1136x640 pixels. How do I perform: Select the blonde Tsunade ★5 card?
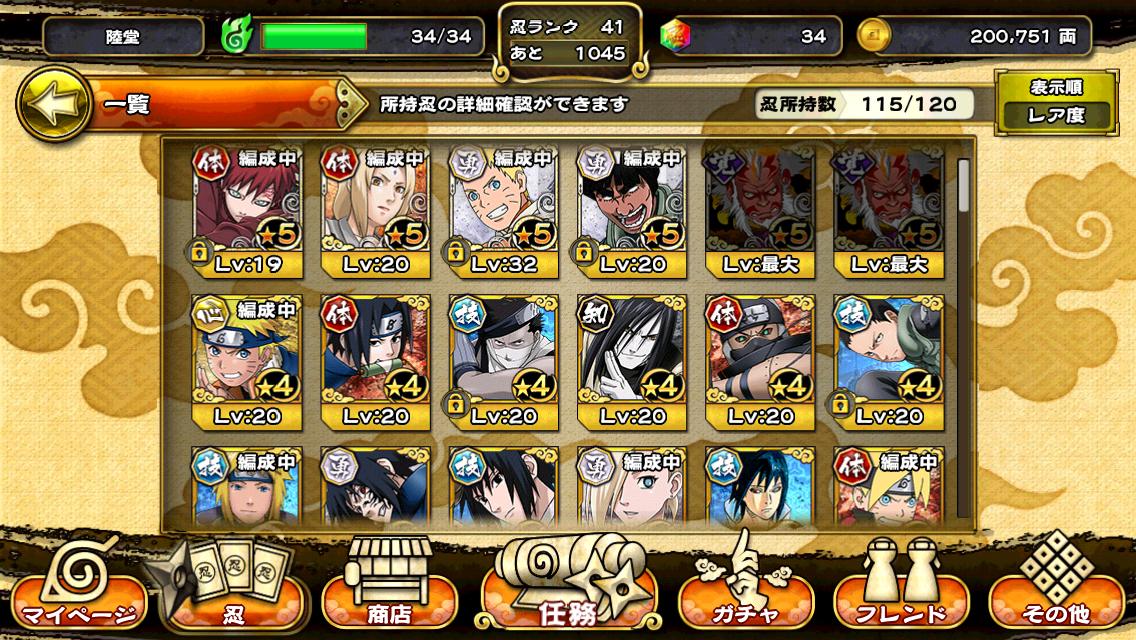[375, 212]
